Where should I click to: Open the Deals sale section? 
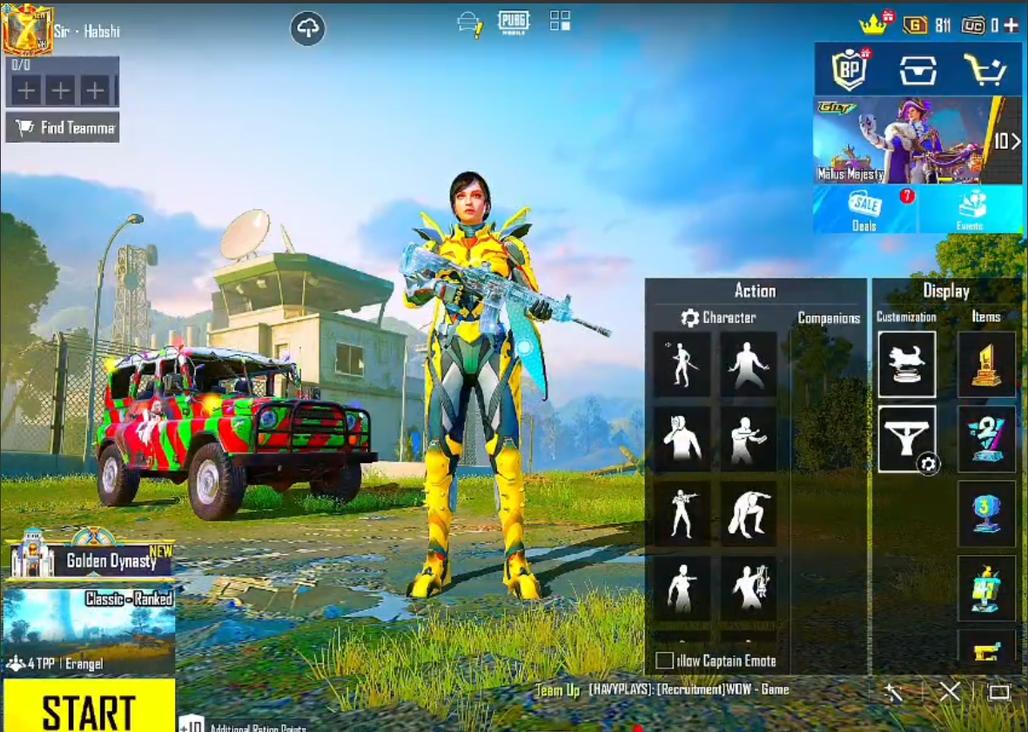865,210
